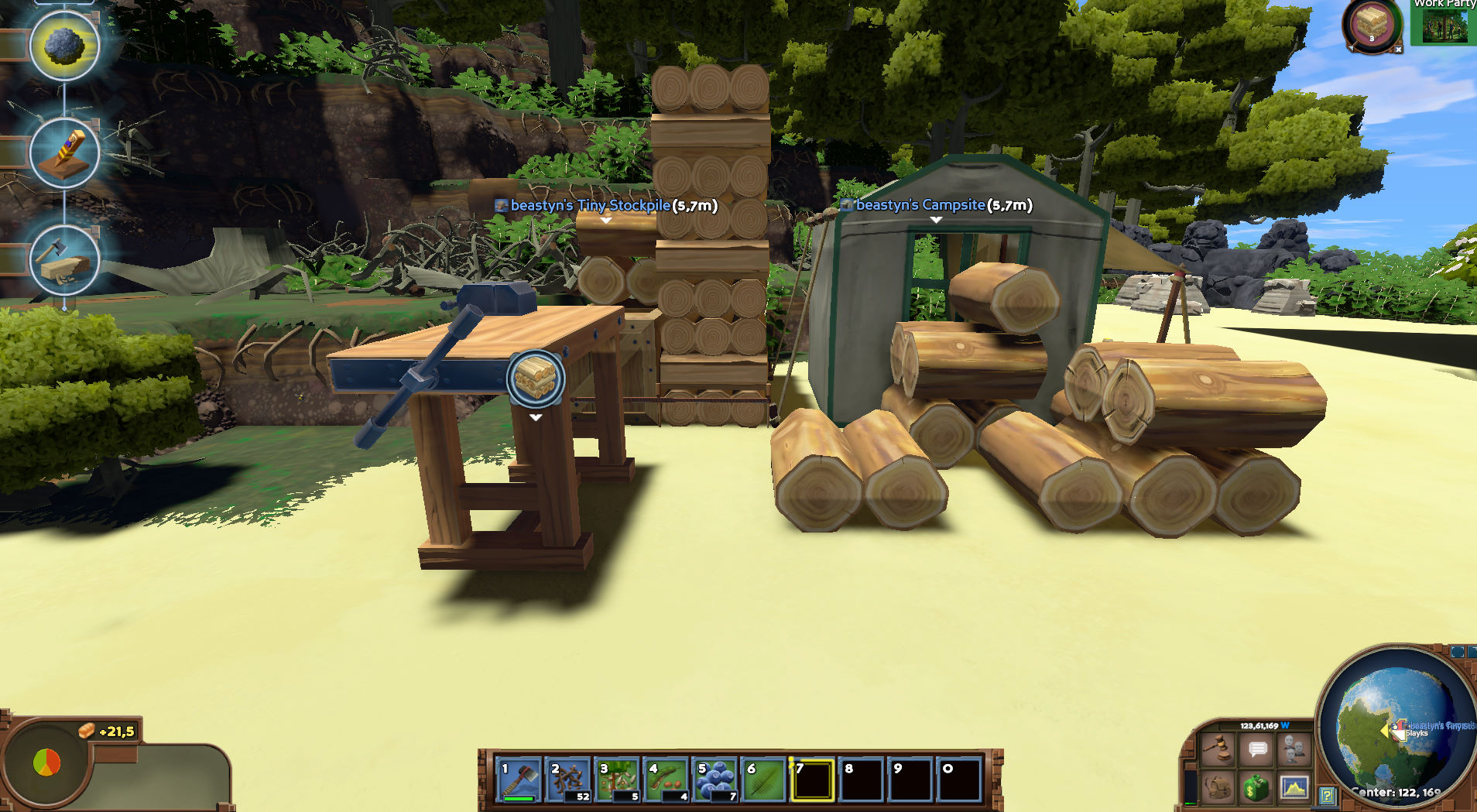1477x812 pixels.
Task: Cancel the hewn log craft order with its X
Action: coord(1399,50)
